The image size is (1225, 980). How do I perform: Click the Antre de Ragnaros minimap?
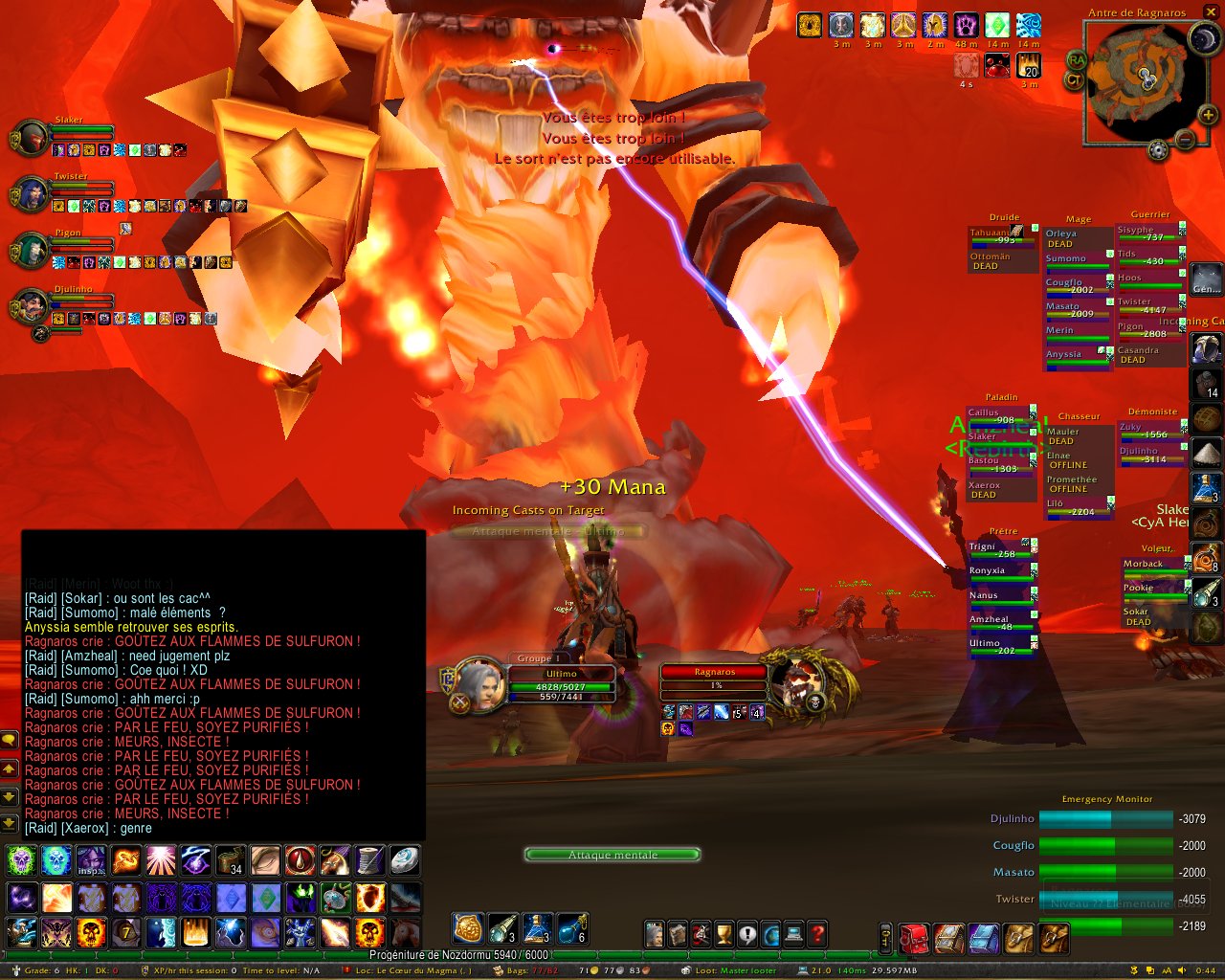pos(1140,77)
